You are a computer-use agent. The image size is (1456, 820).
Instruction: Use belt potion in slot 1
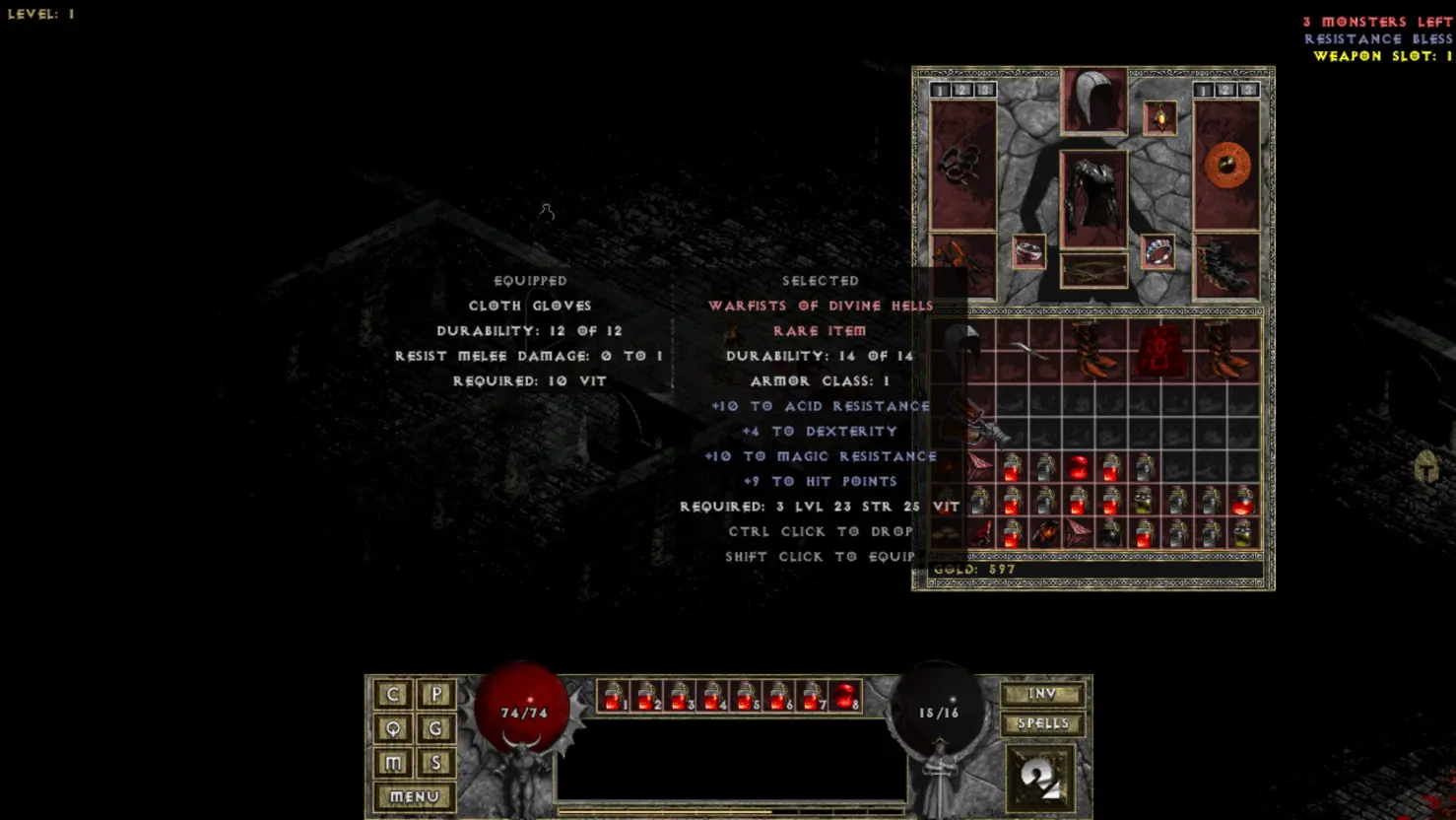point(614,697)
